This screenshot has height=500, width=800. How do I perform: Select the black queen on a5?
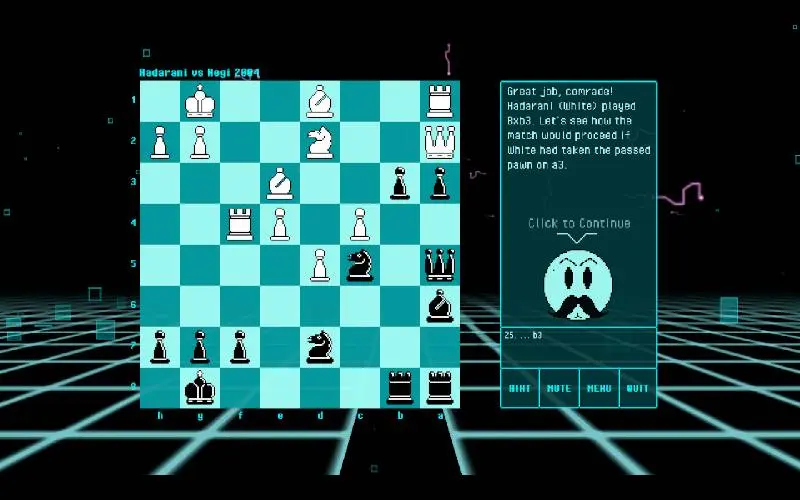(439, 265)
